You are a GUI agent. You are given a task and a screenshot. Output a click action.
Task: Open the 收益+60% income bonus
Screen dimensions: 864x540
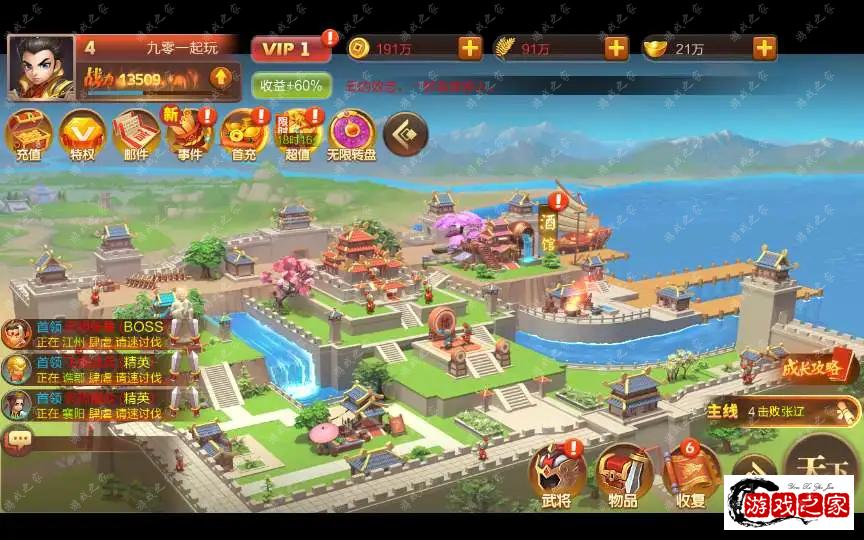291,86
